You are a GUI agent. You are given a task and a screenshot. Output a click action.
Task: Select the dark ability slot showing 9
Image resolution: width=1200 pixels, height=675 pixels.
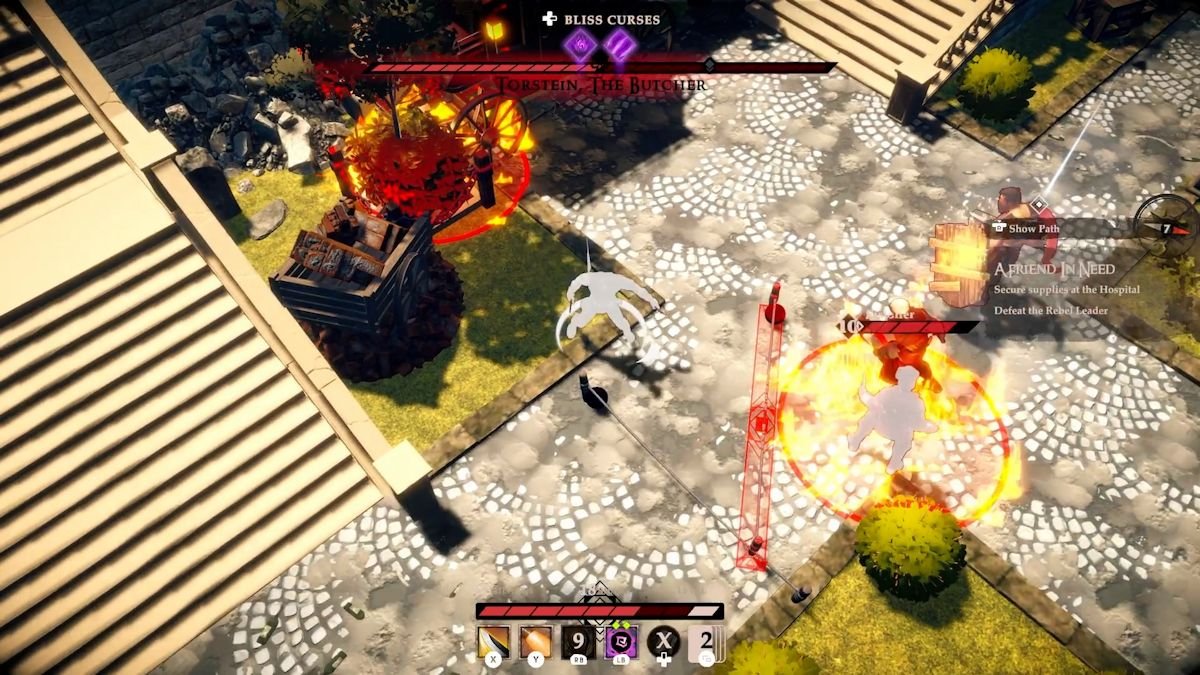coord(578,641)
